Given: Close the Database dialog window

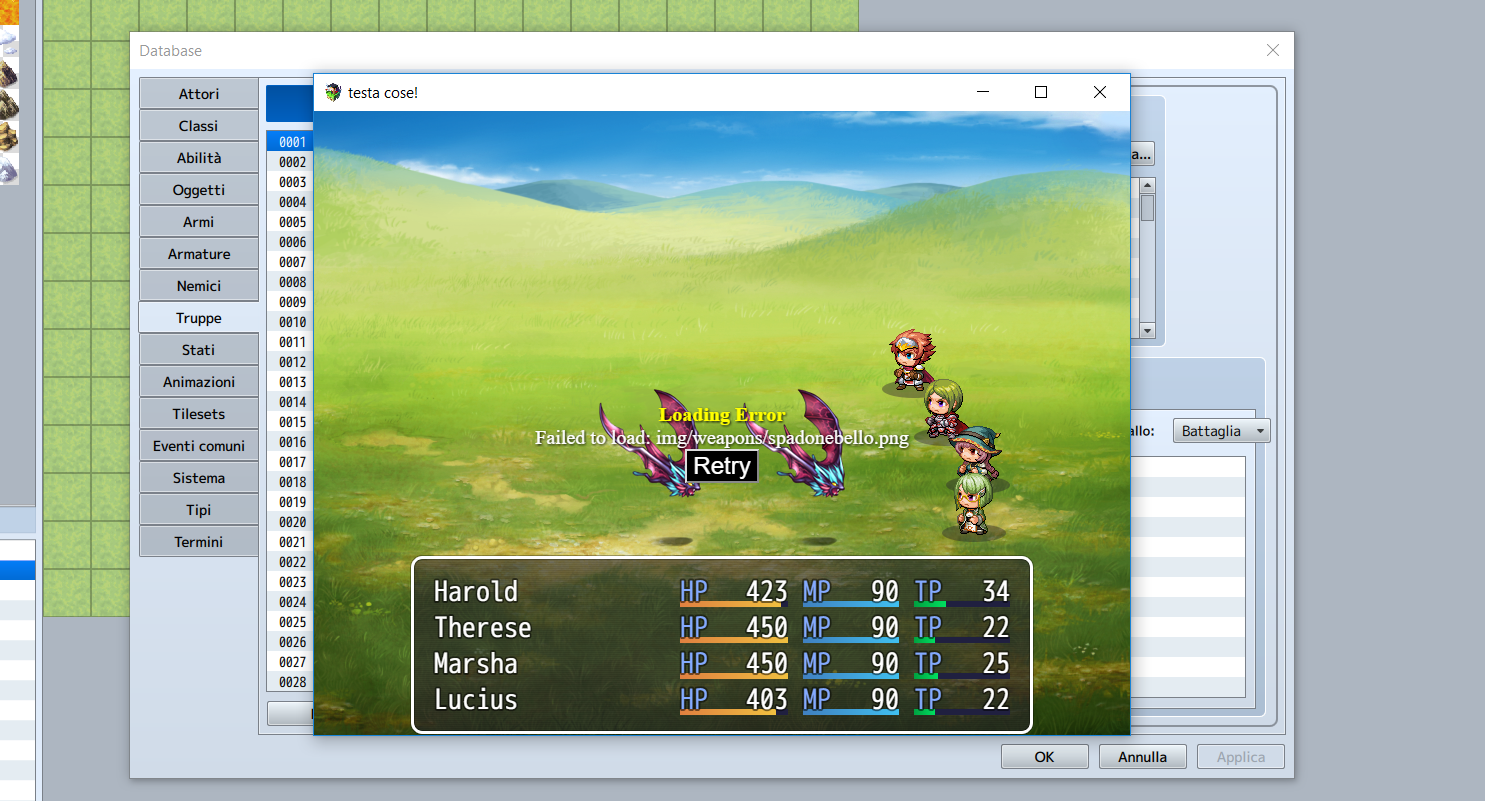Looking at the screenshot, I should [x=1272, y=51].
